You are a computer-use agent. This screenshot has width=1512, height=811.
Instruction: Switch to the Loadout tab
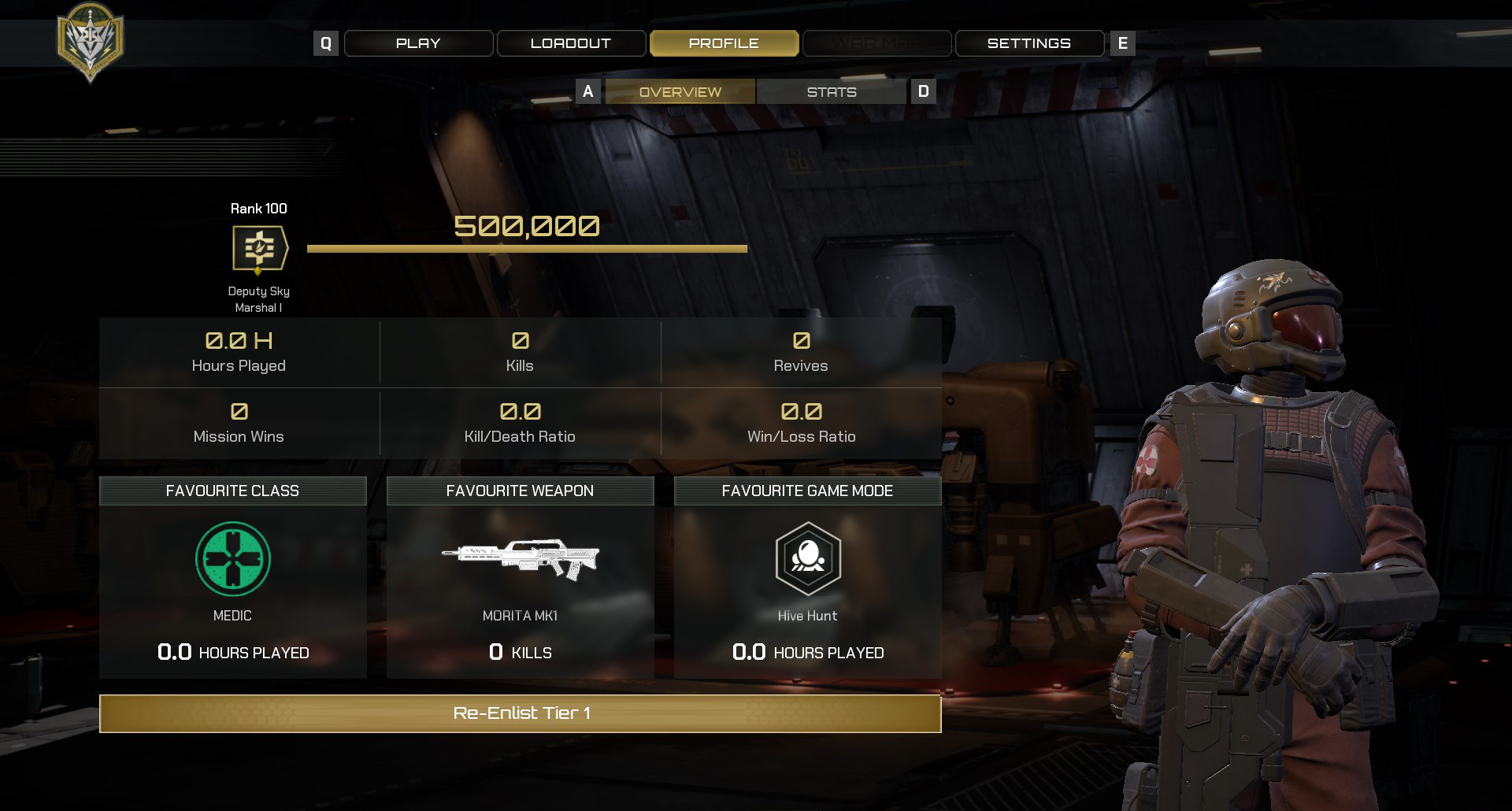571,43
